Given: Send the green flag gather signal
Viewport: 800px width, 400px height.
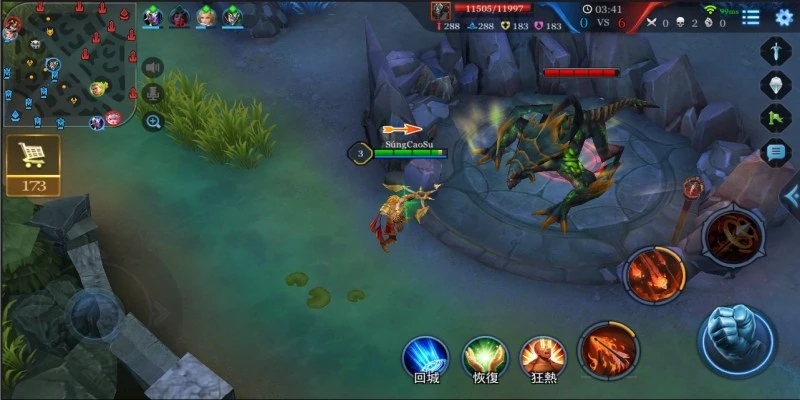Looking at the screenshot, I should 776,118.
